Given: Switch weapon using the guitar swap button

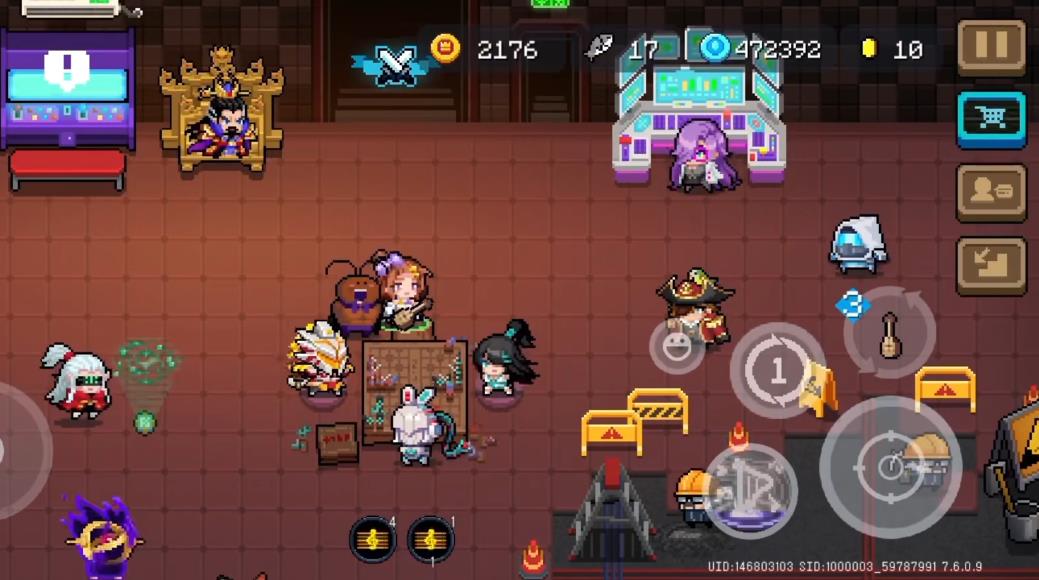Looking at the screenshot, I should pyautogui.click(x=889, y=335).
